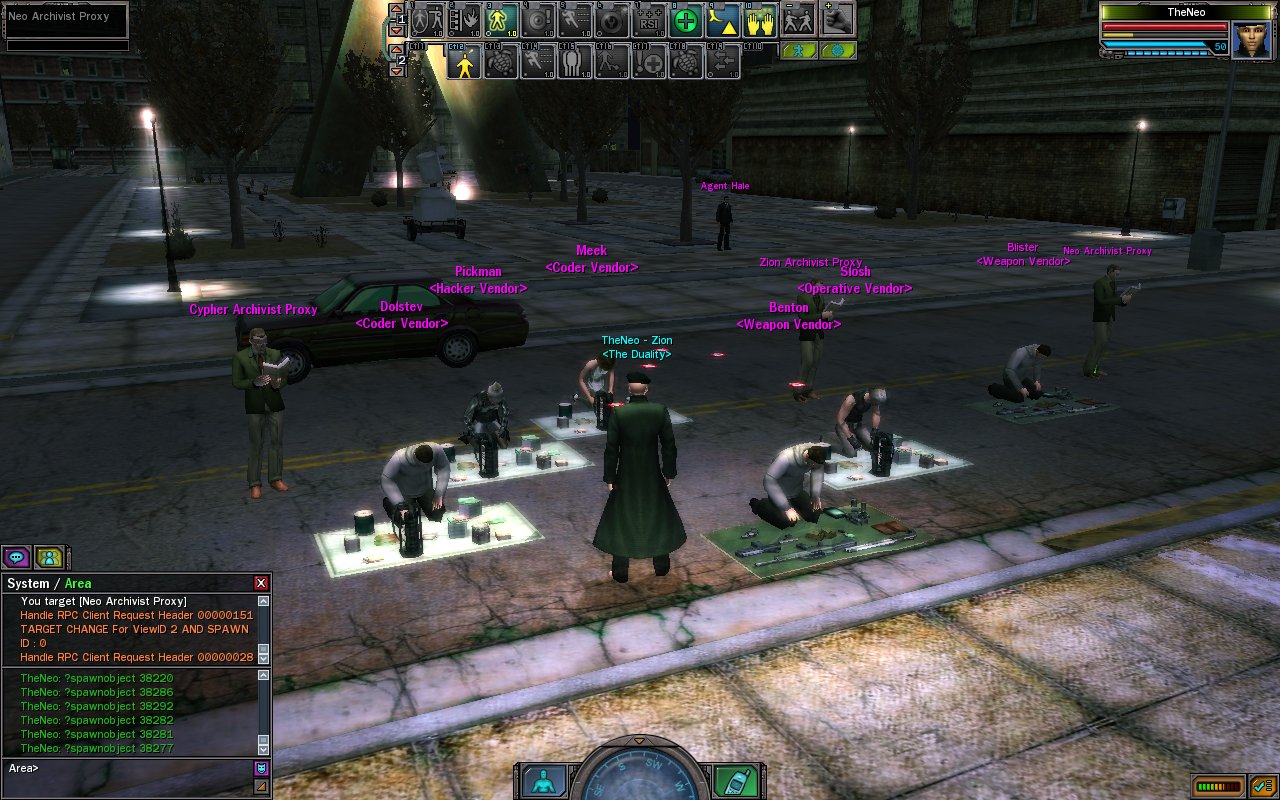This screenshot has height=800, width=1280.
Task: Activate the green crosshair target toggle
Action: pyautogui.click(x=837, y=50)
